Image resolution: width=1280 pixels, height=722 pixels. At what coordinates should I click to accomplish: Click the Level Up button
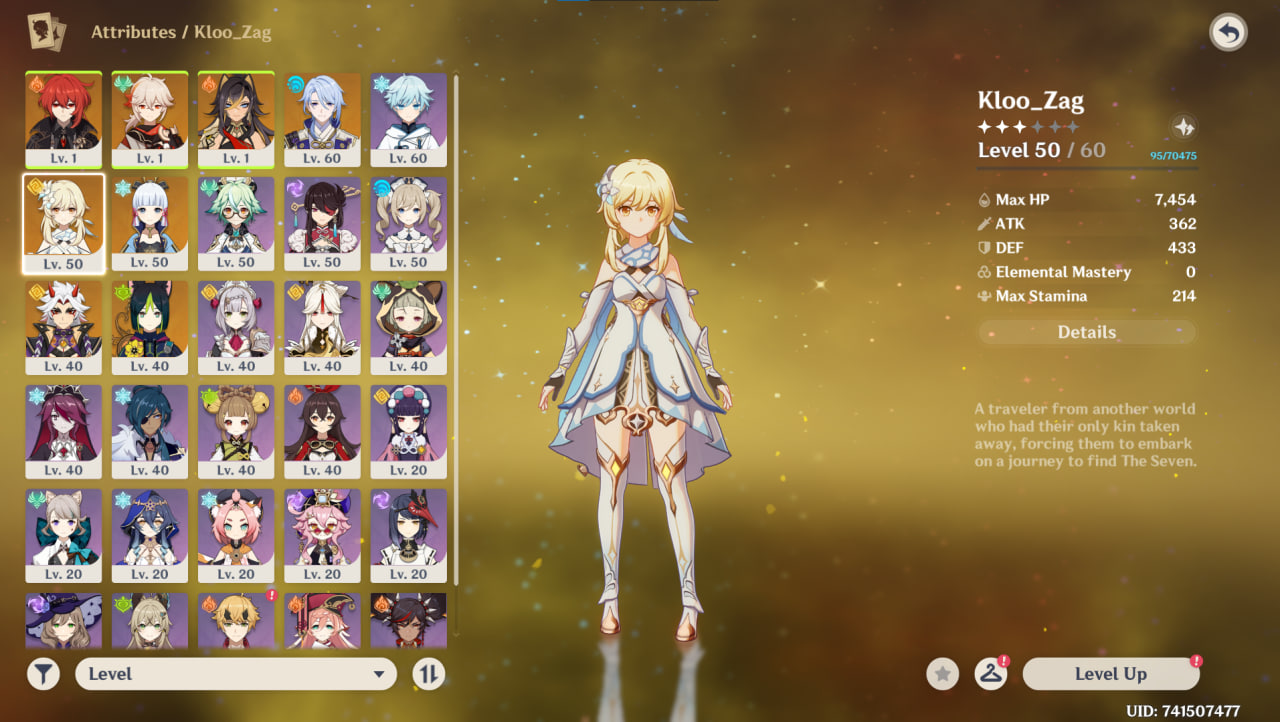tap(1110, 674)
